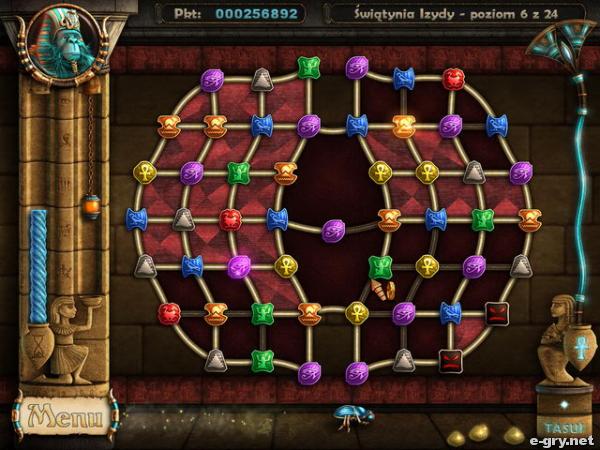Select the green tile in the bottom row

[x=262, y=360]
